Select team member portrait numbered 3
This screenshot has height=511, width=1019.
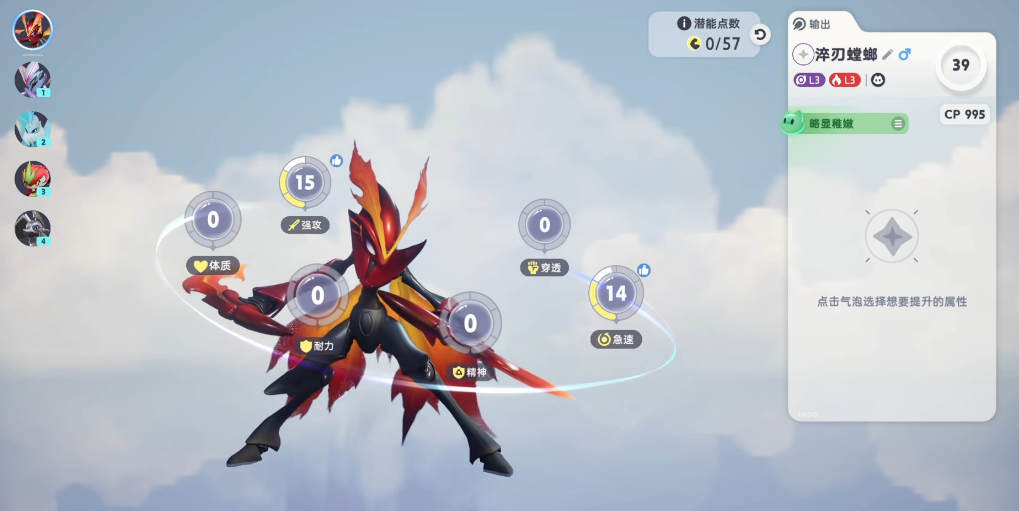[x=32, y=179]
